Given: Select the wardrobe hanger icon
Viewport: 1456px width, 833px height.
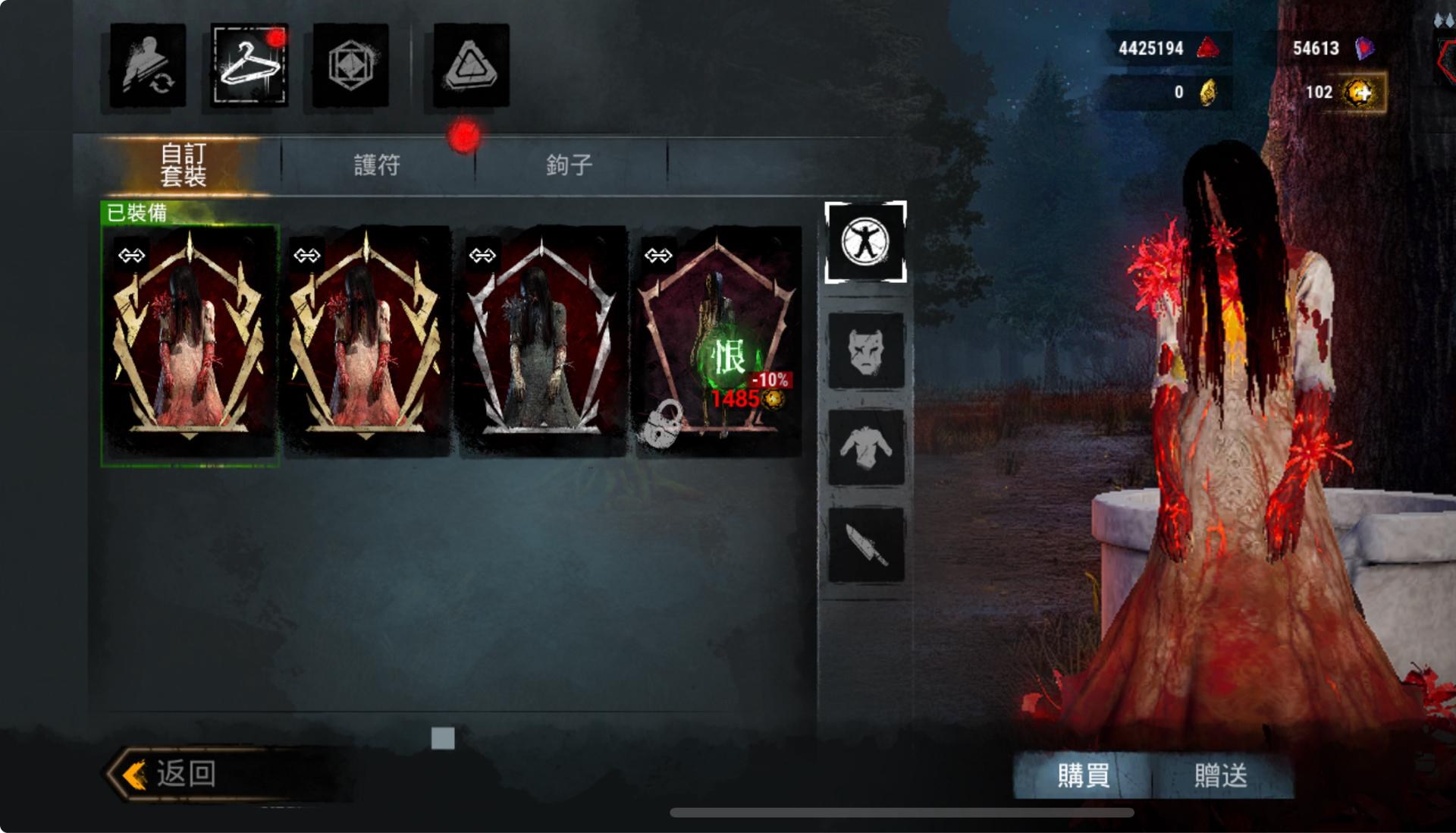Looking at the screenshot, I should pos(247,64).
